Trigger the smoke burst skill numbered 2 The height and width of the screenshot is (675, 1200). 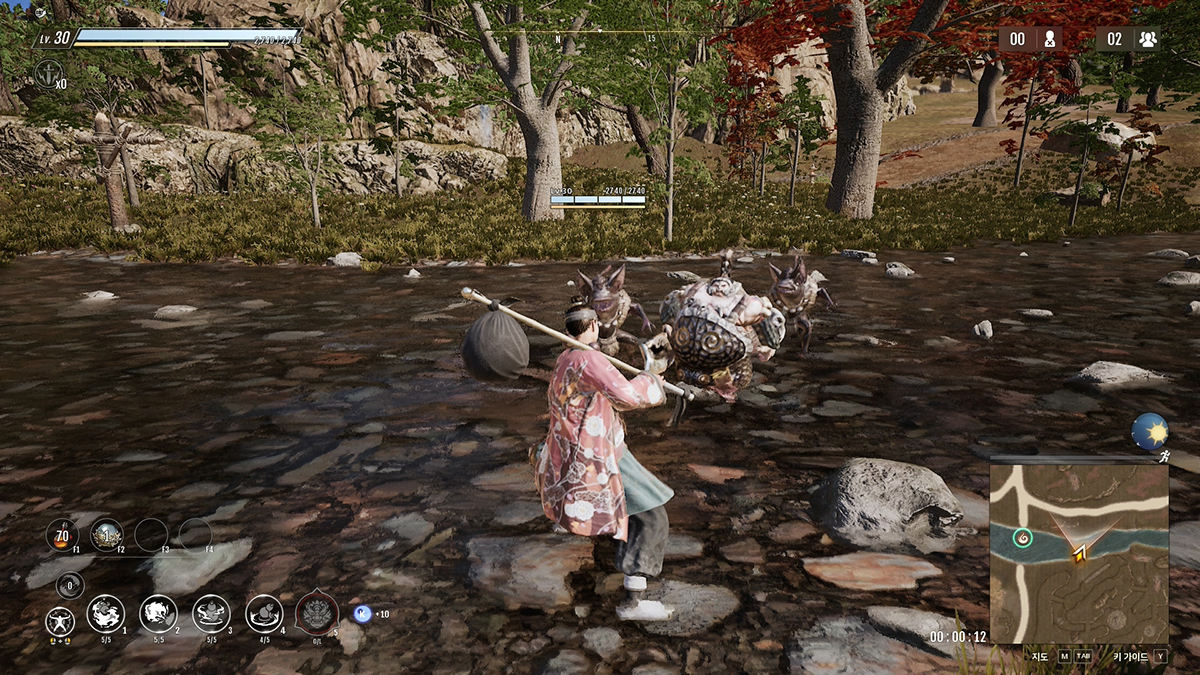158,613
